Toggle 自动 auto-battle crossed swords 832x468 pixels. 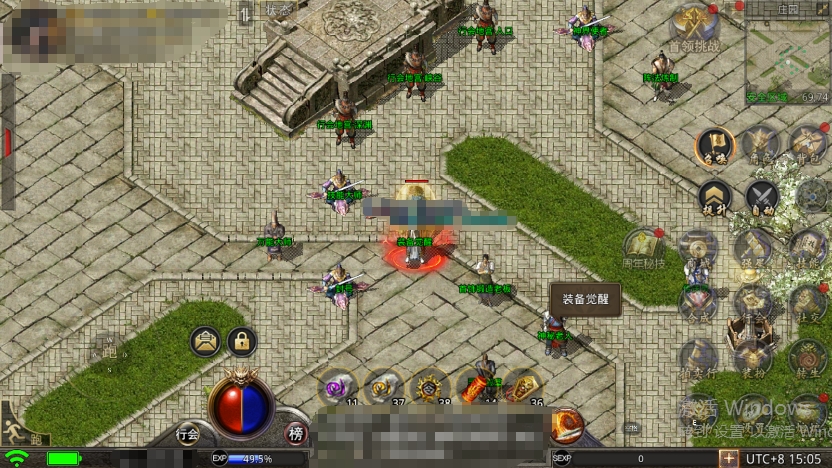tap(763, 197)
